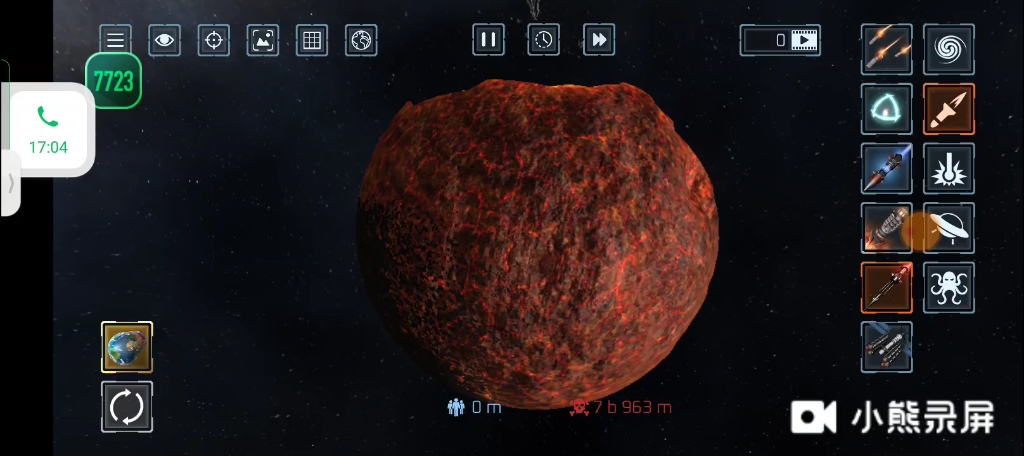Select the multi-missile barrage weapon
1024x456 pixels.
(x=887, y=49)
